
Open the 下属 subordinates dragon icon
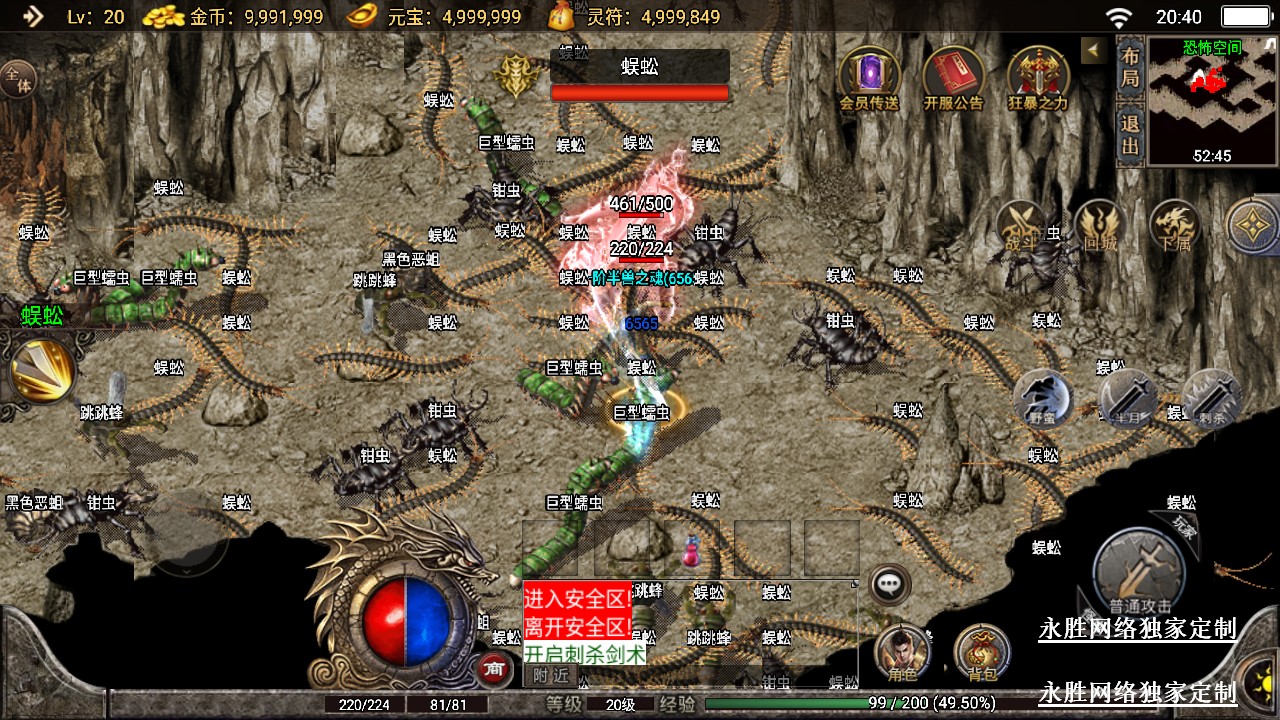(x=1174, y=225)
